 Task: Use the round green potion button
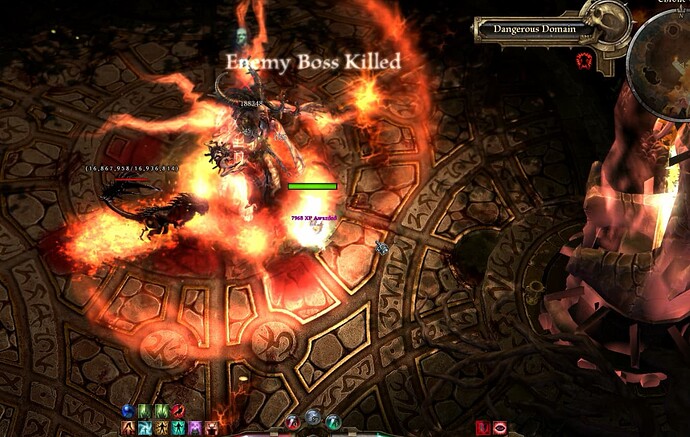coord(332,421)
